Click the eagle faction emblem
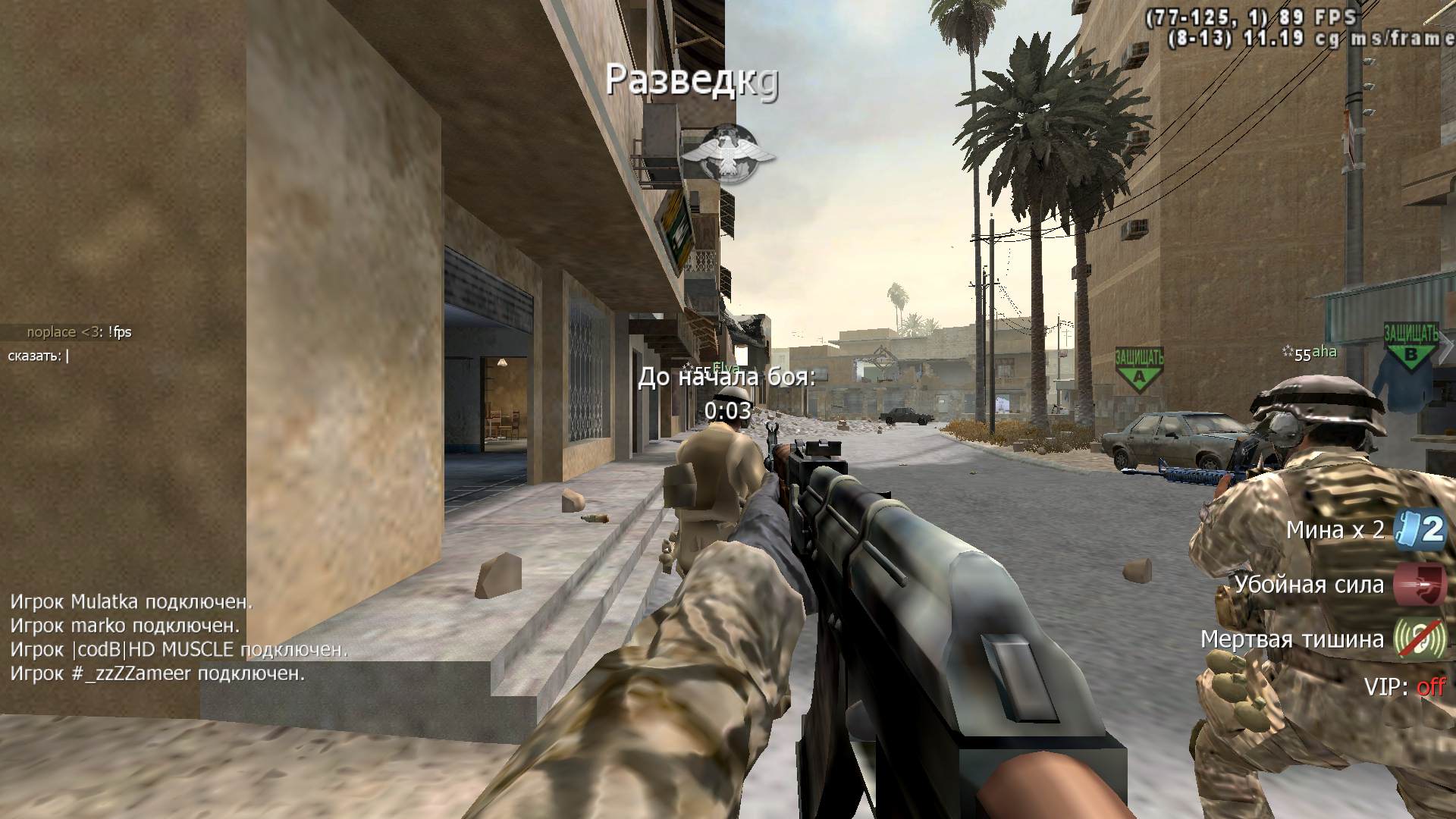The image size is (1456, 819). point(728,154)
